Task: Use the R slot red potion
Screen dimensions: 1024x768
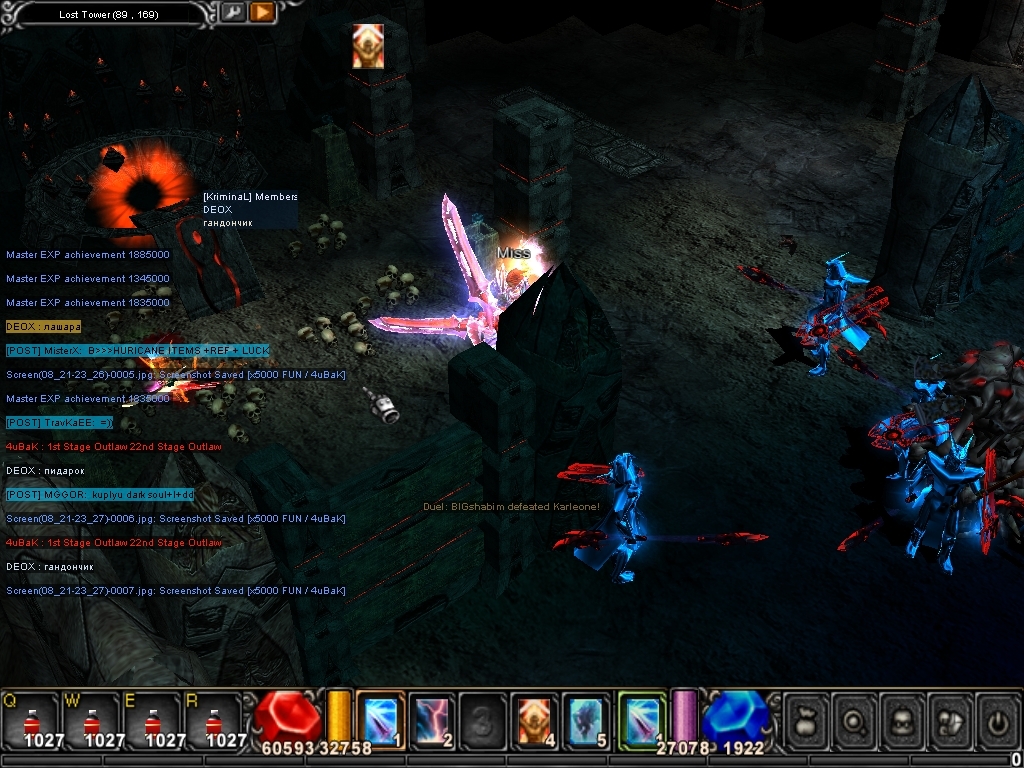Action: pos(213,720)
